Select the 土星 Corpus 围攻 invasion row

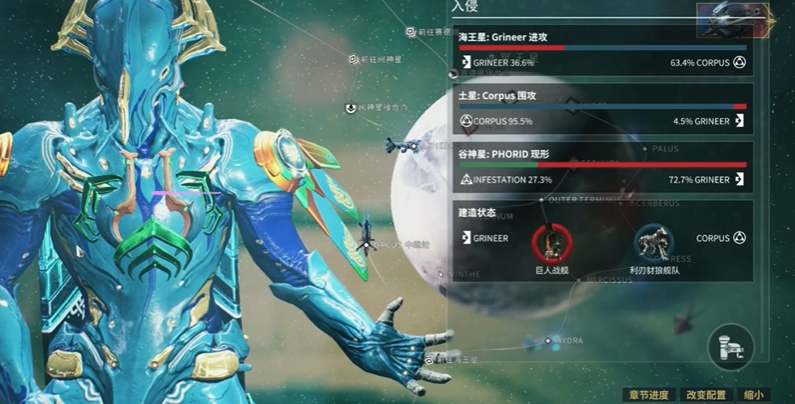pyautogui.click(x=601, y=110)
